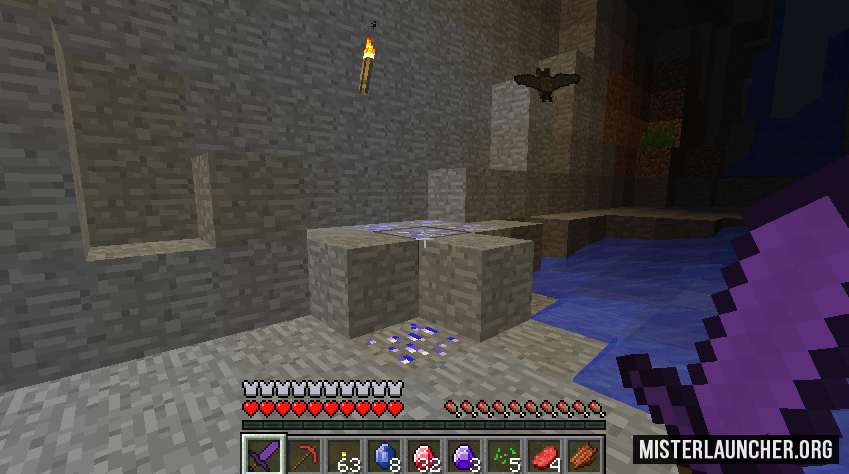Choose the green seeds hotbar slot
The height and width of the screenshot is (474, 849).
504,455
